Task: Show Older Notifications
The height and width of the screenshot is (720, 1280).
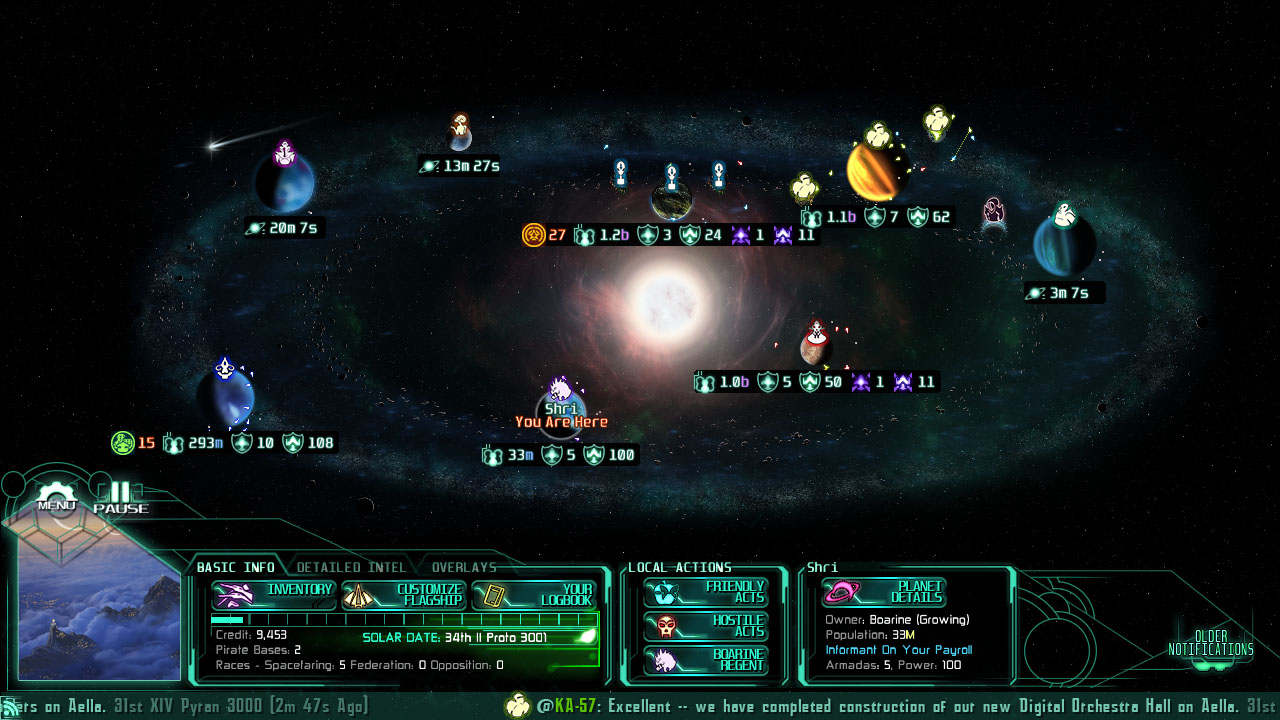Action: [1210, 644]
